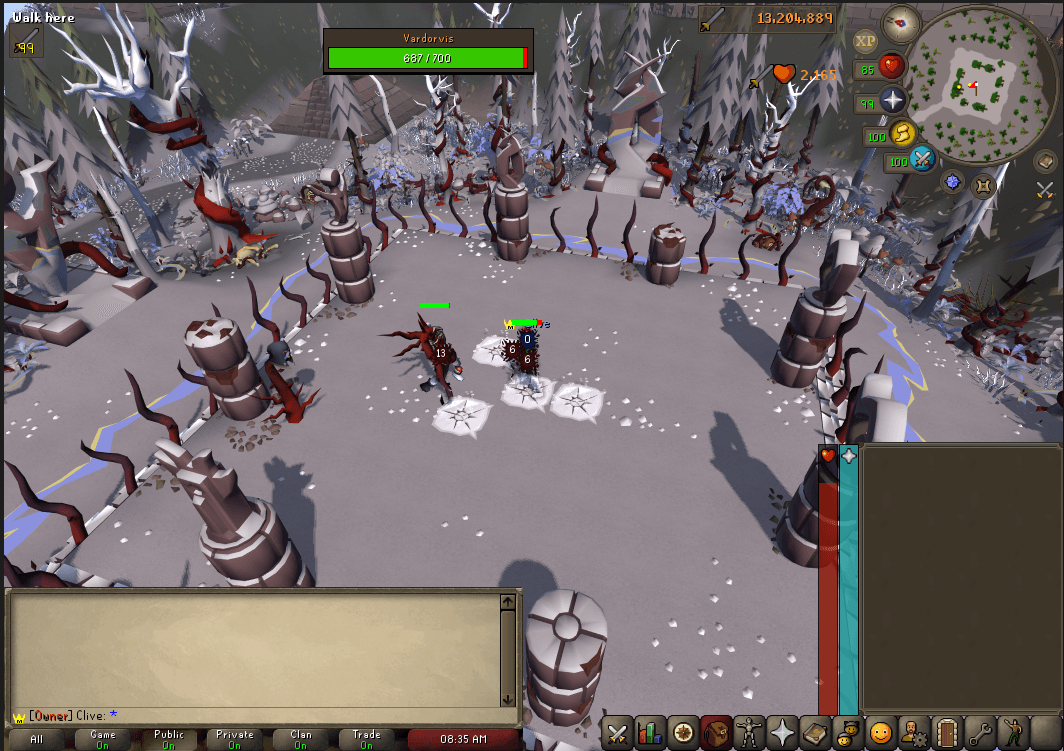Open the Logout door tab
Viewport: 1064px width, 751px height.
pos(946,733)
